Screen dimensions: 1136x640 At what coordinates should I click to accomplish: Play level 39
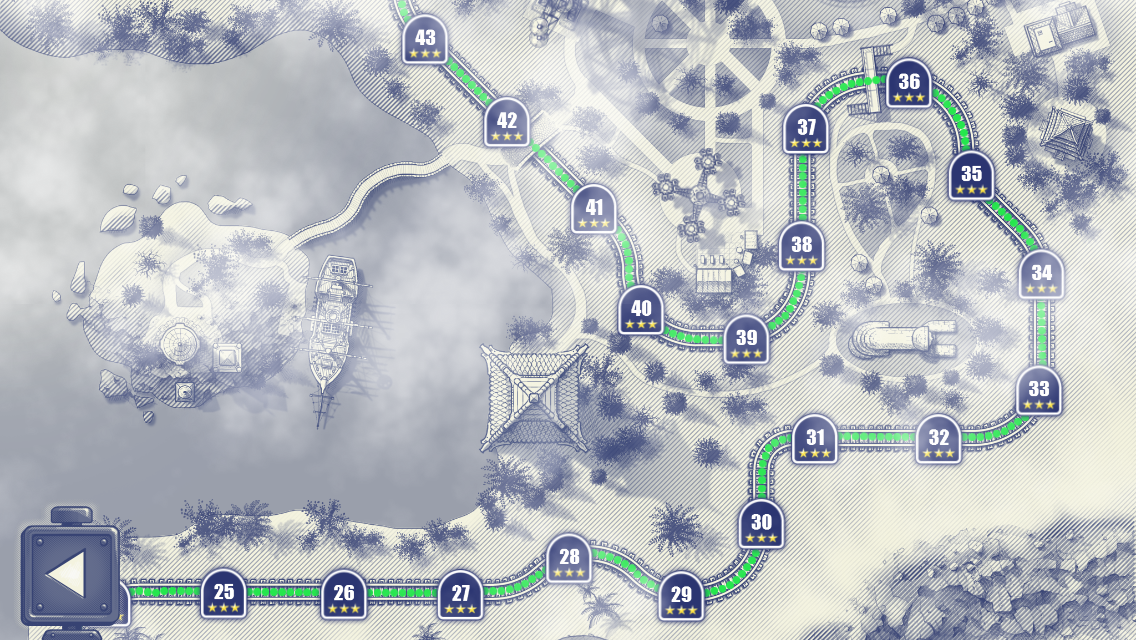pyautogui.click(x=746, y=340)
